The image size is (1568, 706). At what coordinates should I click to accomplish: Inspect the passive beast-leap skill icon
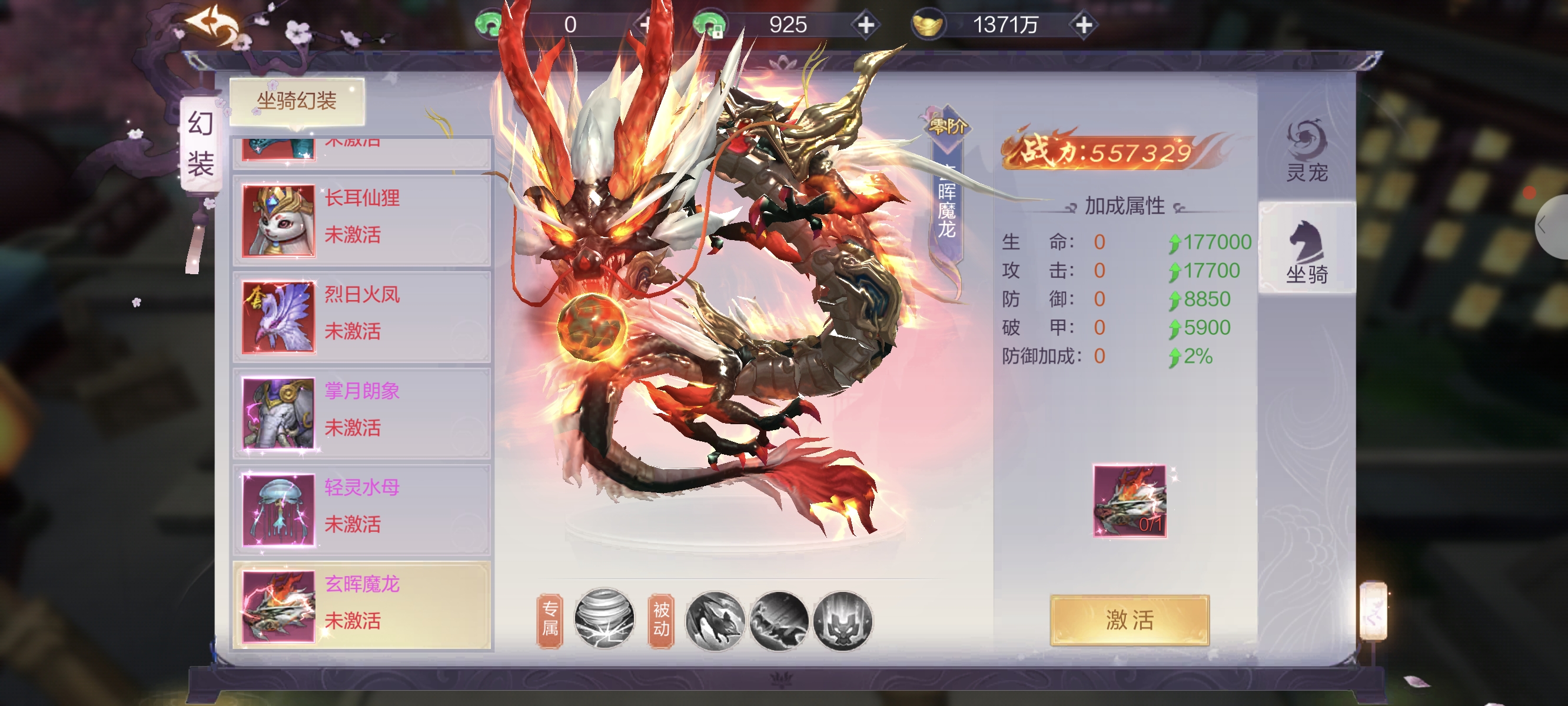(715, 621)
